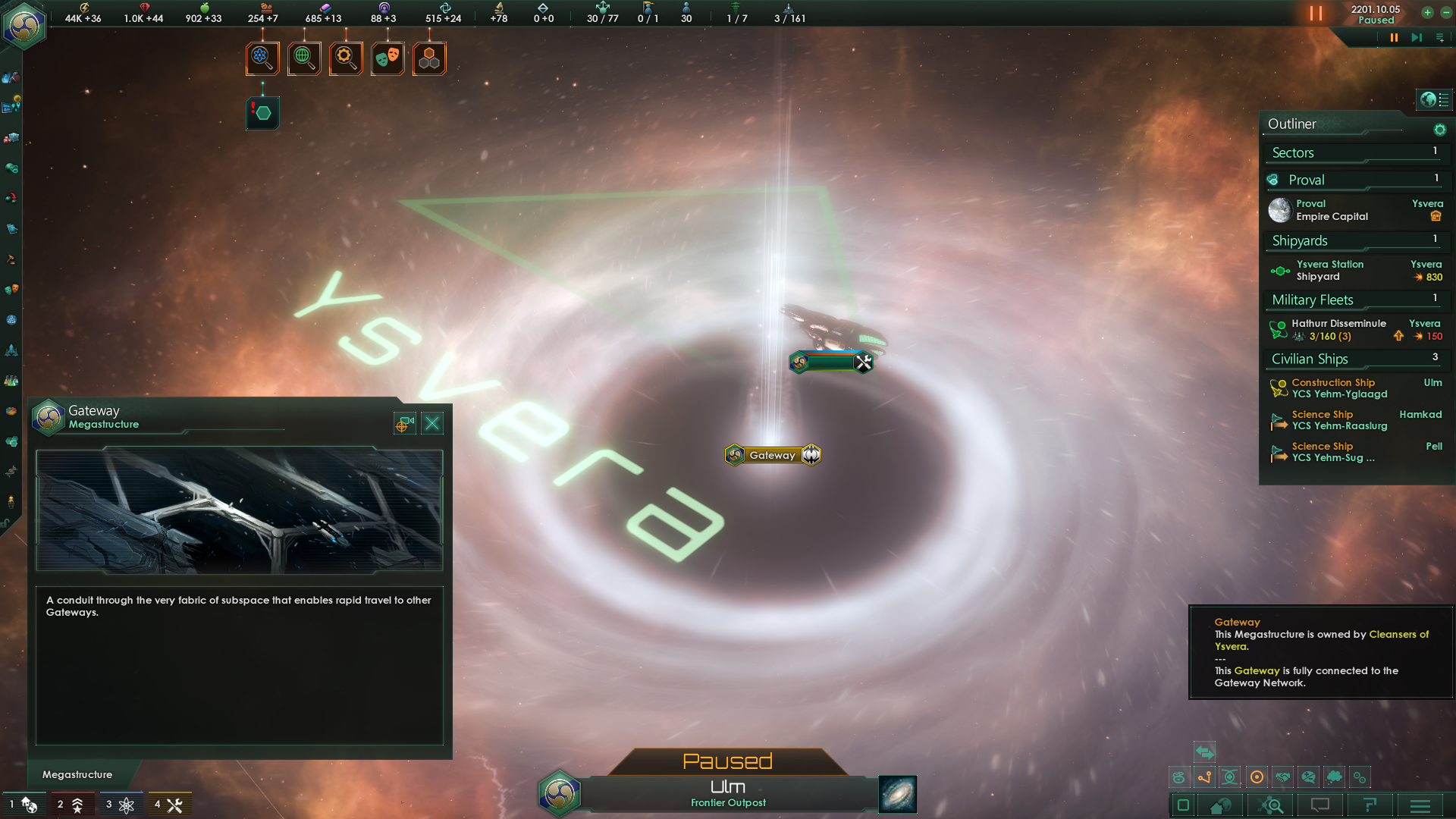Toggle pause with the orange pause button
The width and height of the screenshot is (1456, 819).
pyautogui.click(x=1316, y=14)
